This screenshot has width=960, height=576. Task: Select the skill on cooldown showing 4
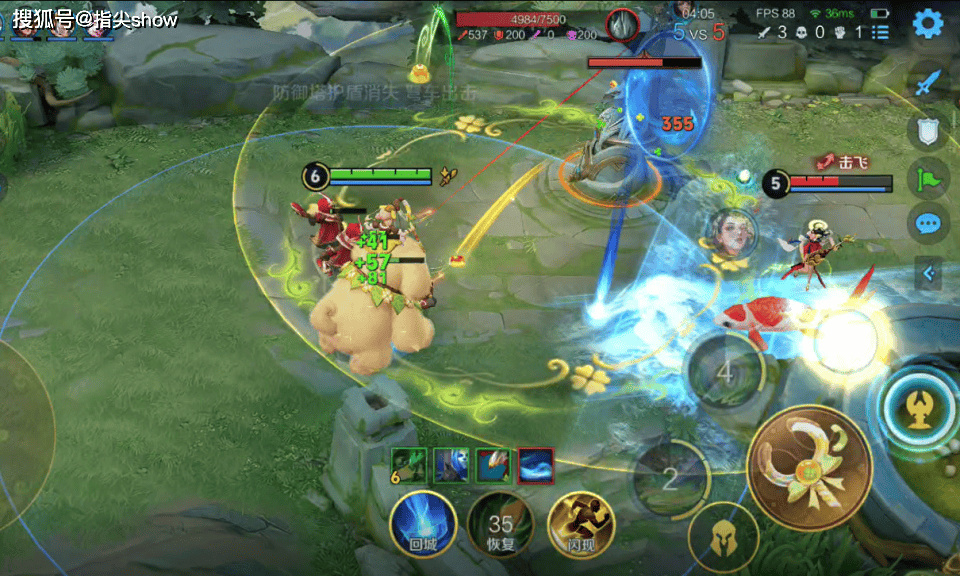pos(725,373)
